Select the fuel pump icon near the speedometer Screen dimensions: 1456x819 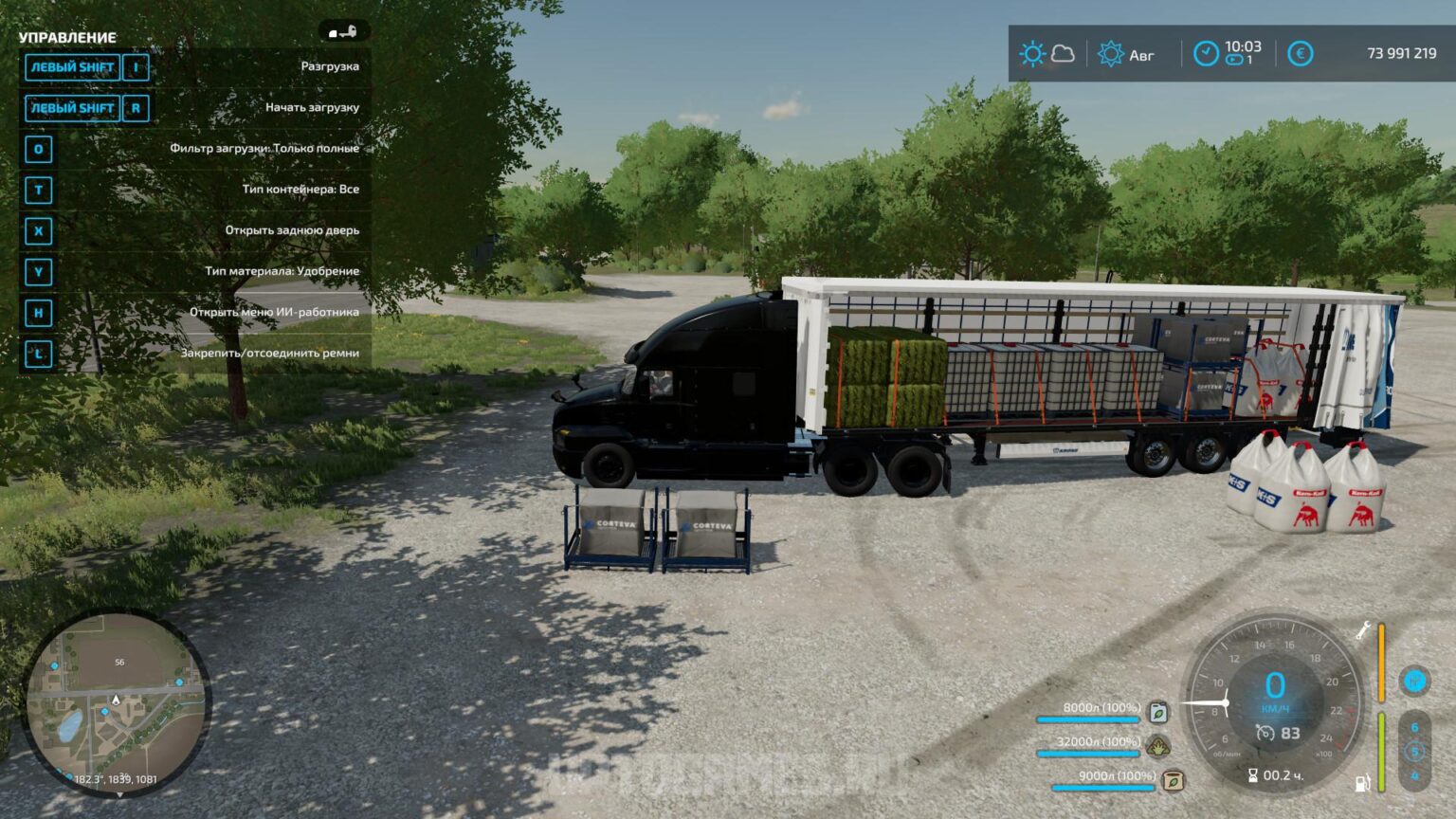[1361, 783]
